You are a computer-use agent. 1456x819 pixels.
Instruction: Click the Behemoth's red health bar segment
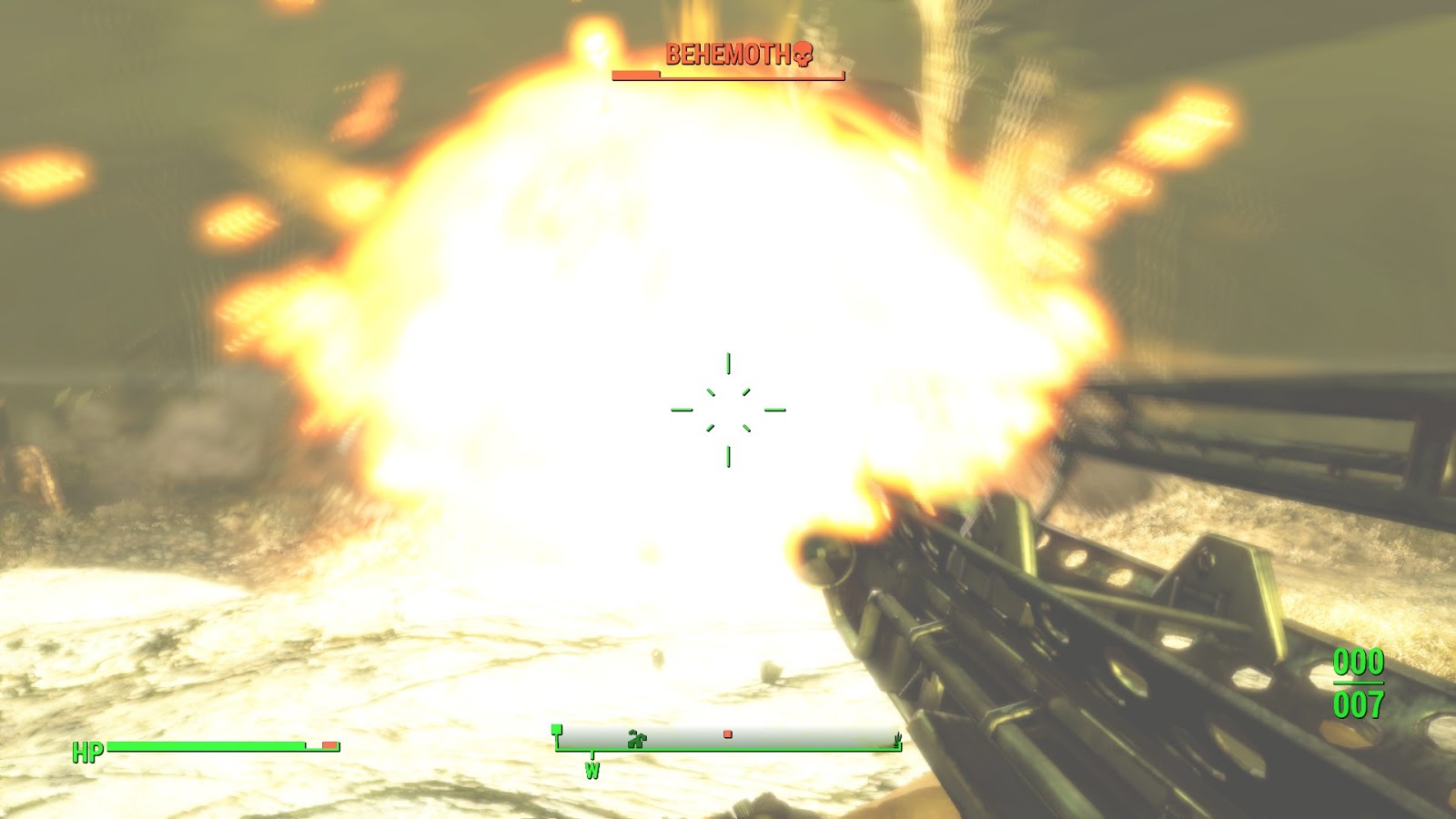click(x=635, y=75)
